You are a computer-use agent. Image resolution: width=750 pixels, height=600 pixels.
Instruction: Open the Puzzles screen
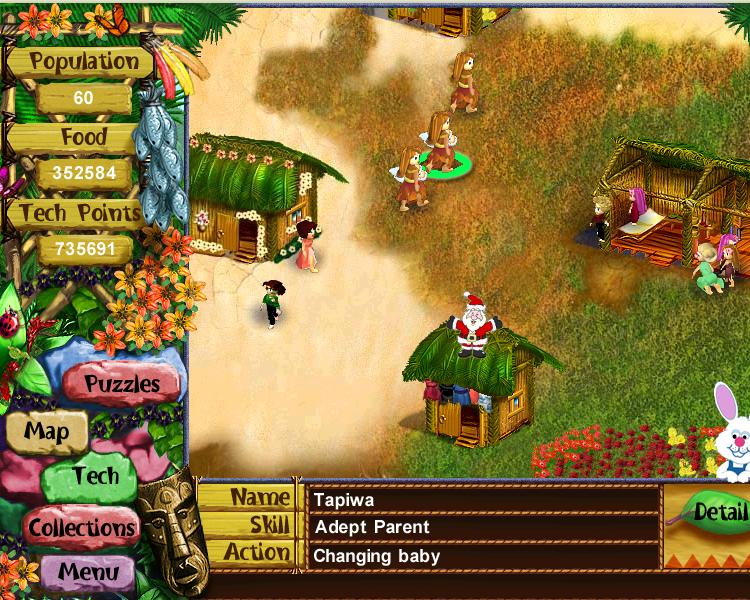[122, 383]
